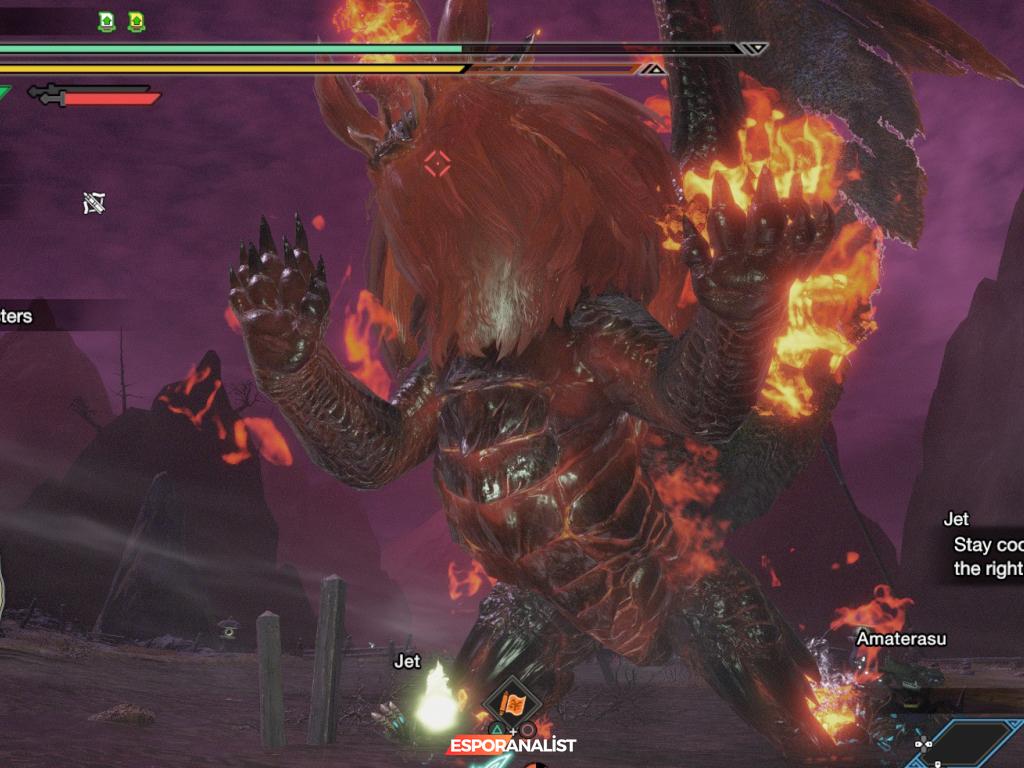Click the Amaterasu player name tag
Image resolution: width=1024 pixels, height=768 pixels.
pos(900,638)
